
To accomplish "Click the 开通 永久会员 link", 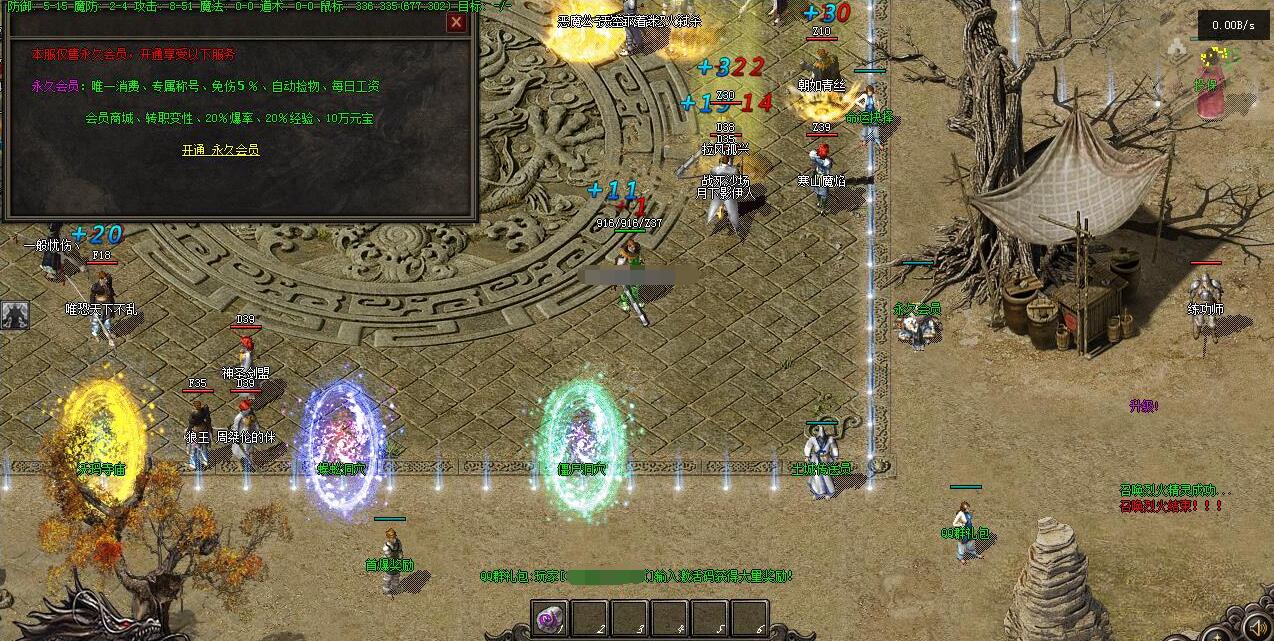I will 220,150.
